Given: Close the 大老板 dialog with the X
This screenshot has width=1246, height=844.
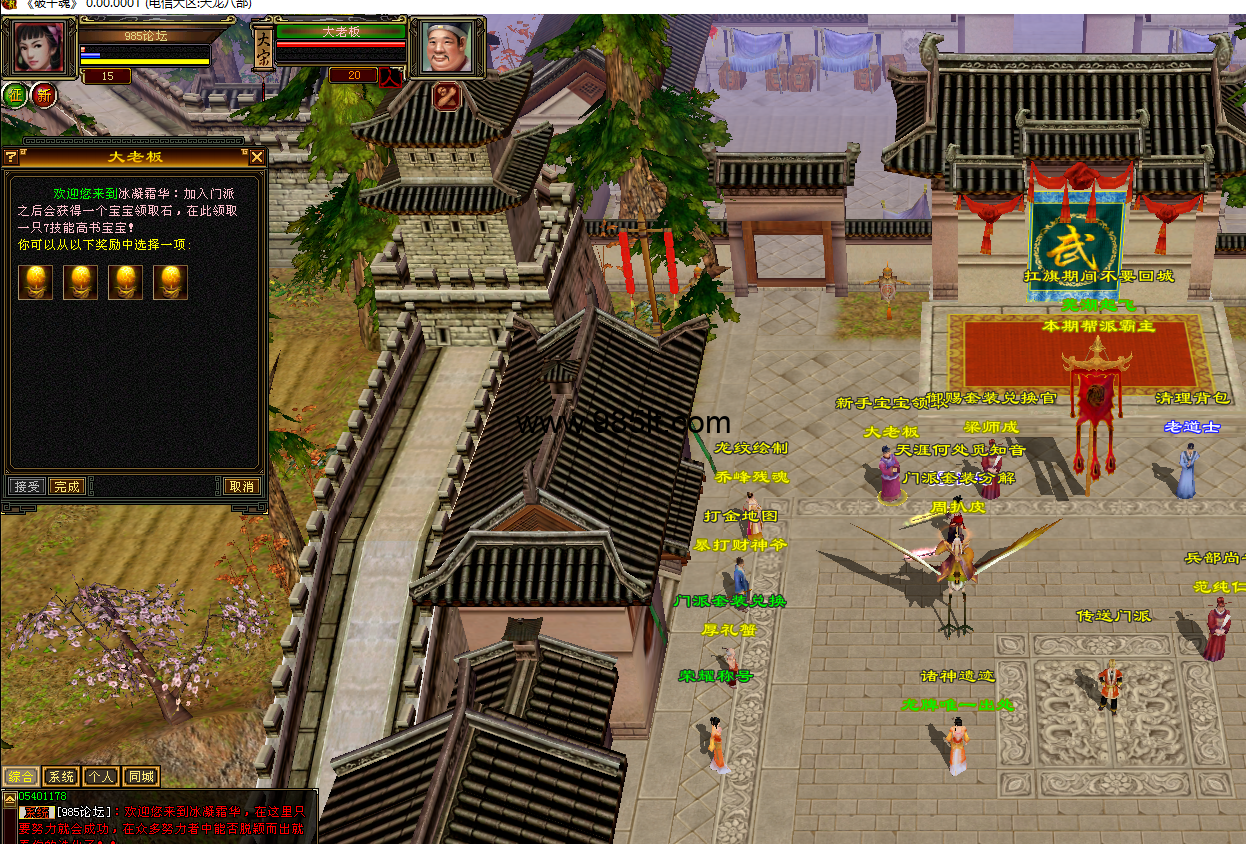Looking at the screenshot, I should [257, 157].
